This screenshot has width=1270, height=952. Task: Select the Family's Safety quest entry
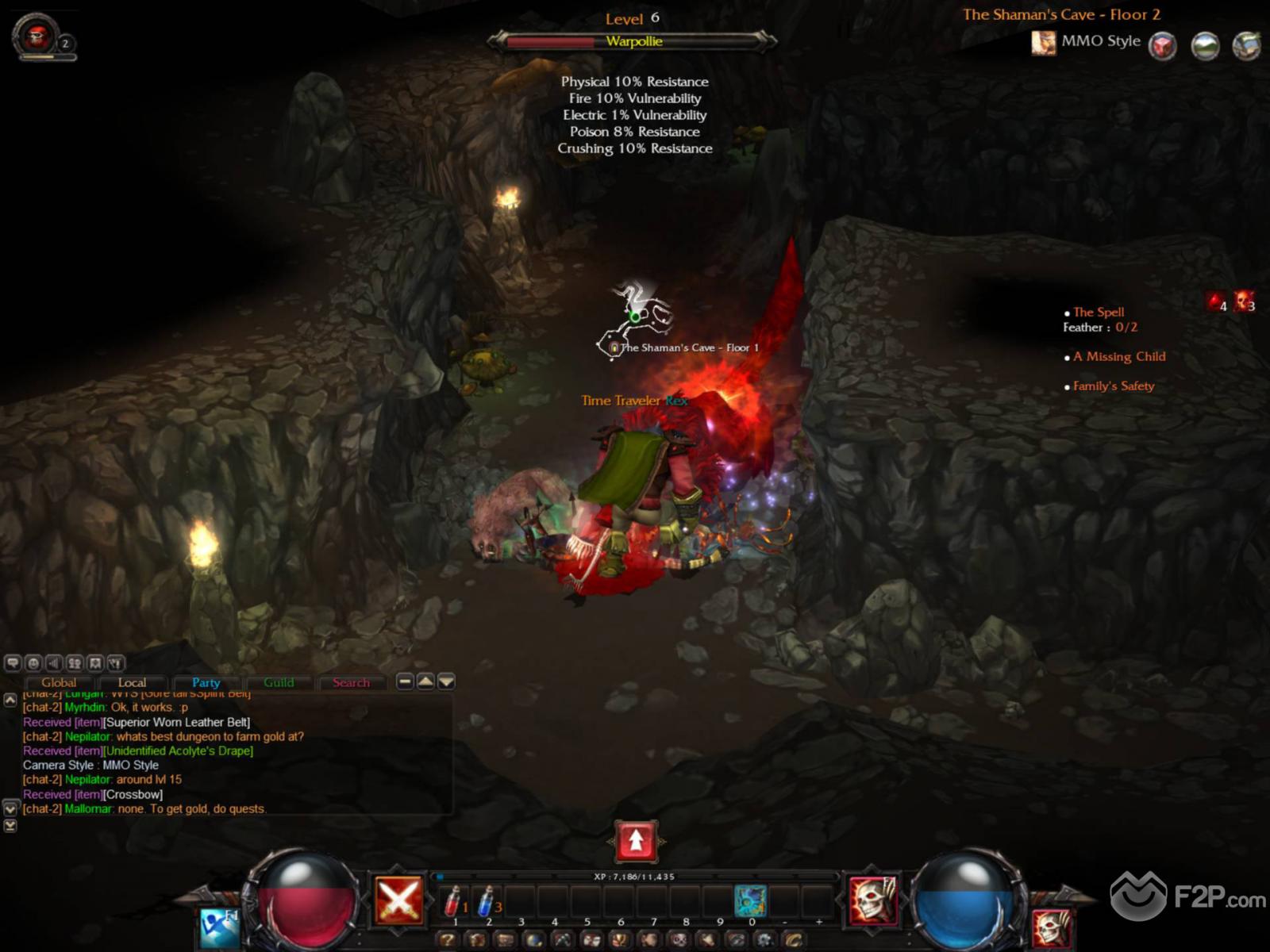(x=1114, y=386)
